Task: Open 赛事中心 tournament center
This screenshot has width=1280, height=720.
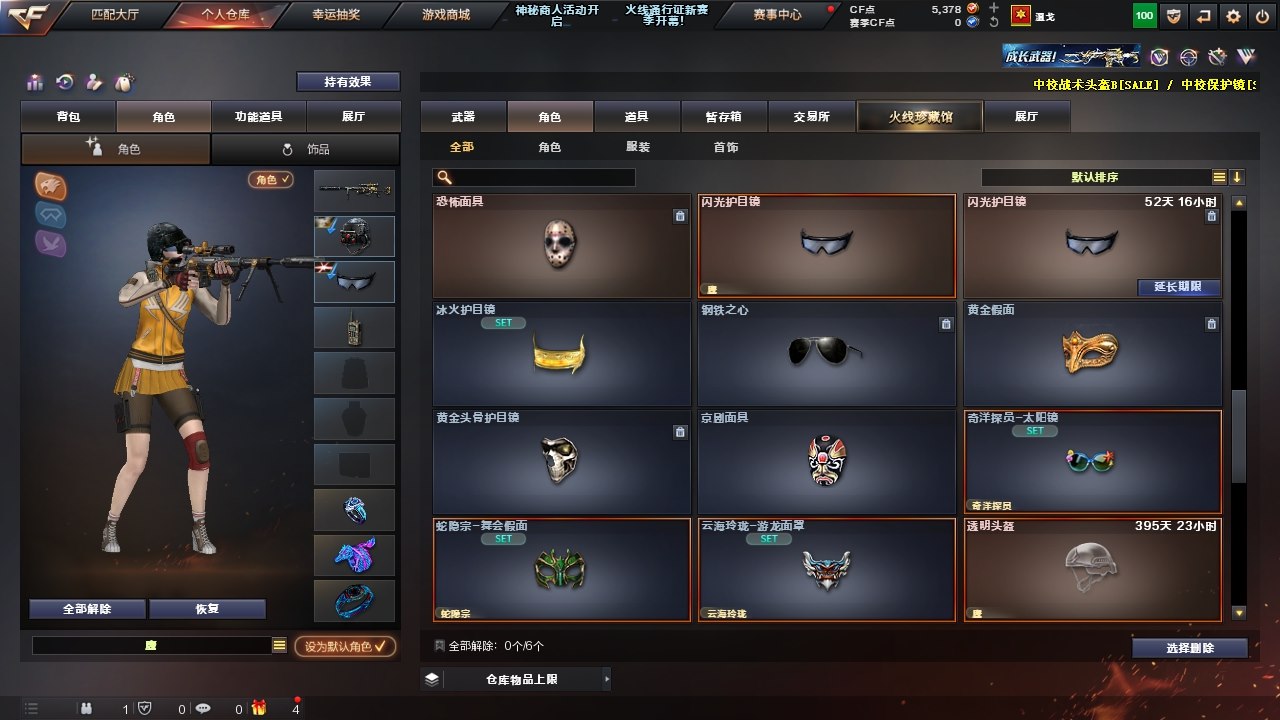Action: pos(777,15)
